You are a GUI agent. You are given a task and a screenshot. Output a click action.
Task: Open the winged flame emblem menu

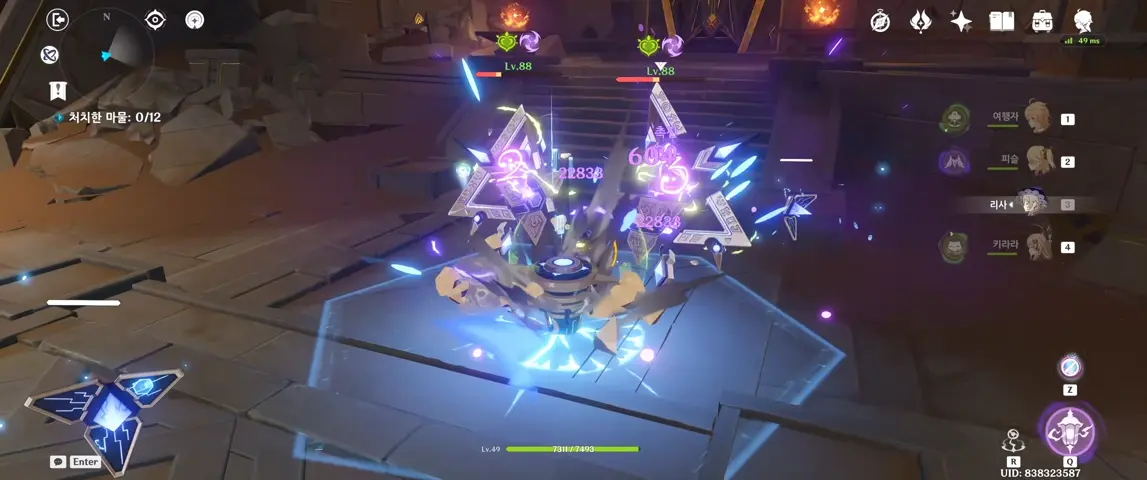(x=920, y=21)
